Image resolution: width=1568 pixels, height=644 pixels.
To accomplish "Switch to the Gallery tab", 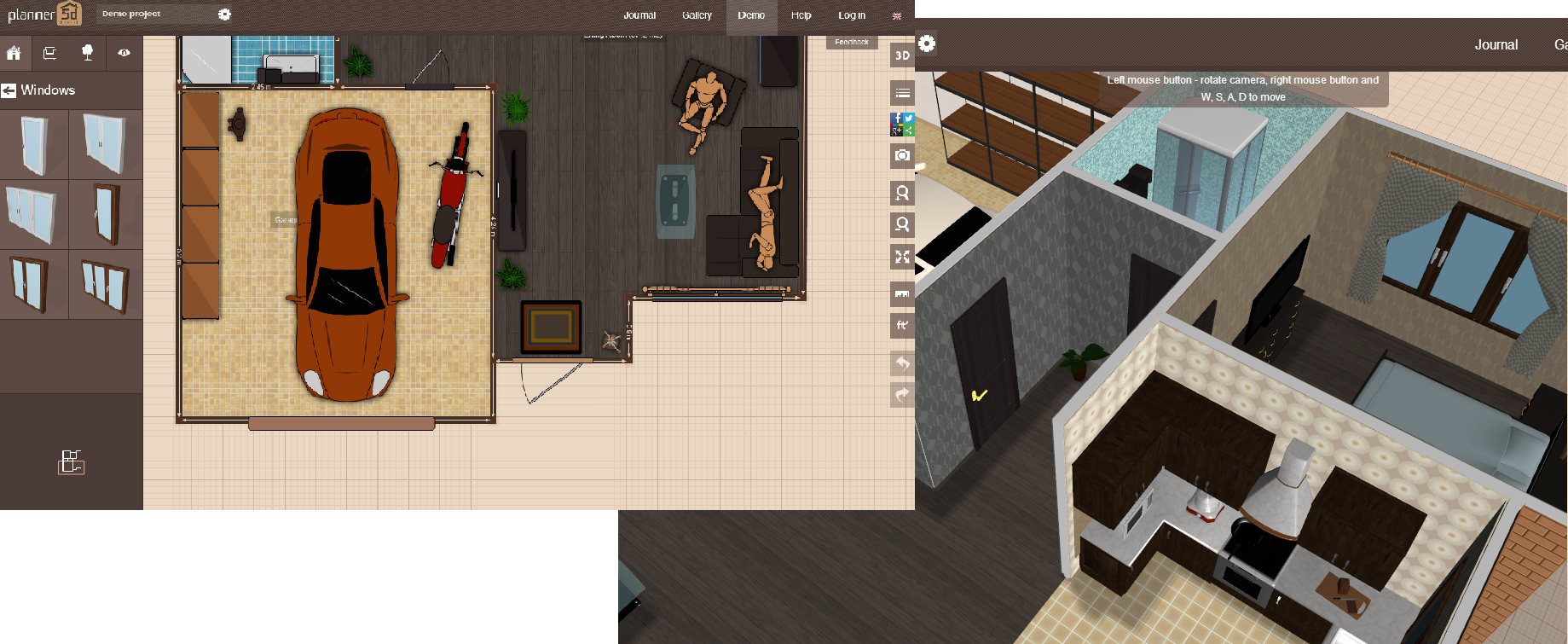I will [696, 15].
